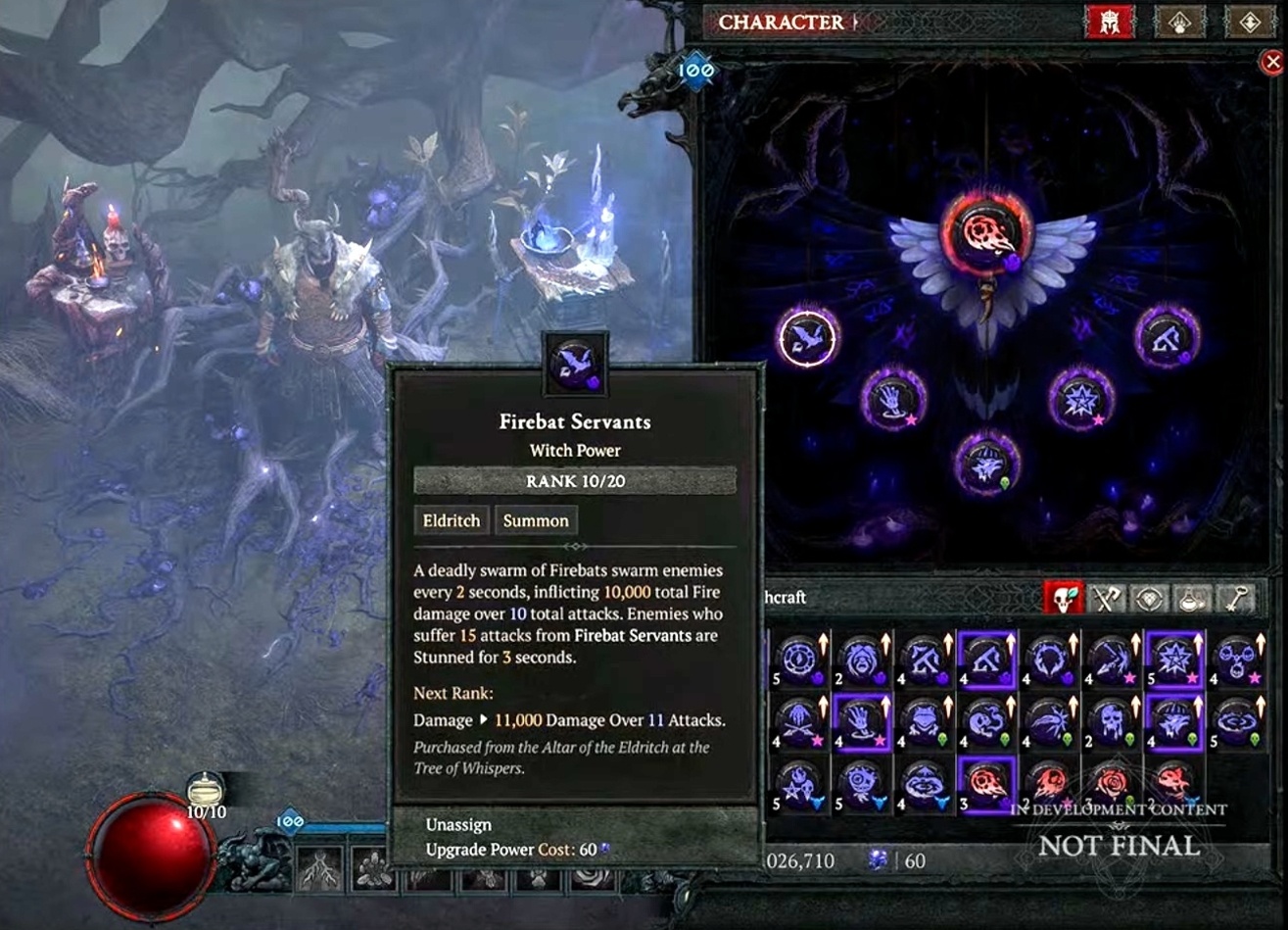
Task: Click the Eldritch tag on the tooltip
Action: tap(451, 520)
